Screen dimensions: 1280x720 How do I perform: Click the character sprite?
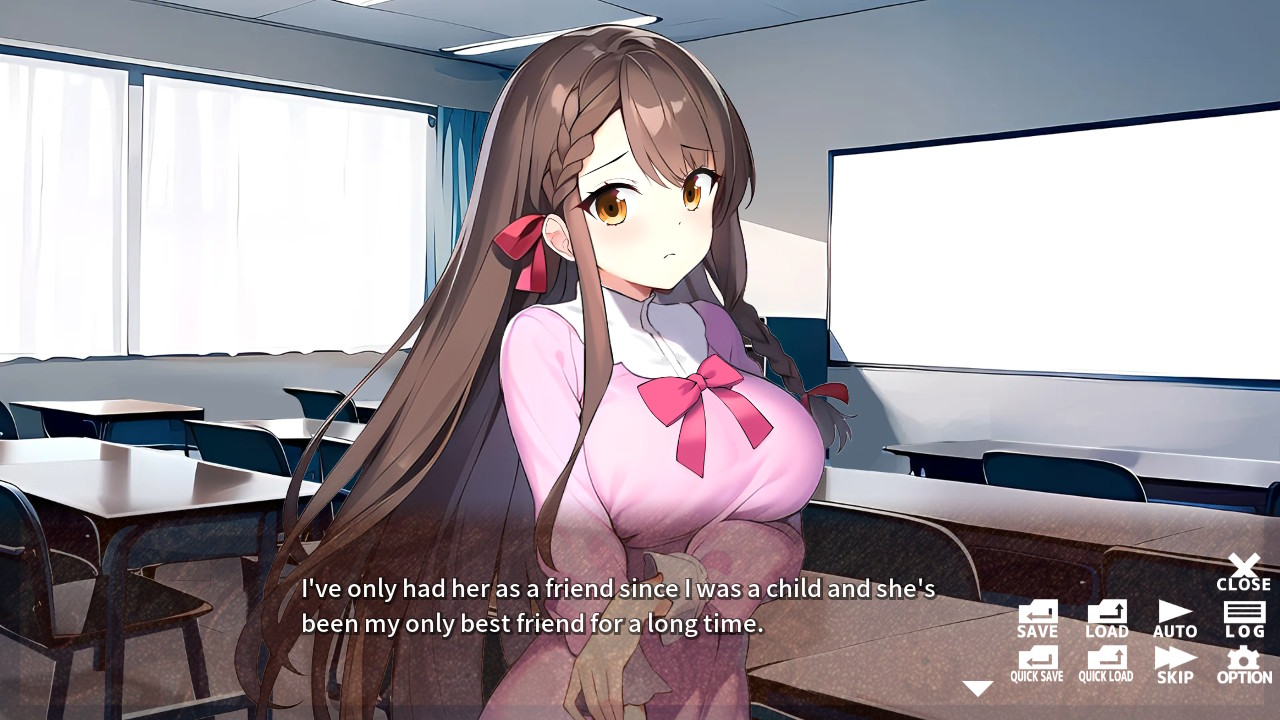click(640, 300)
